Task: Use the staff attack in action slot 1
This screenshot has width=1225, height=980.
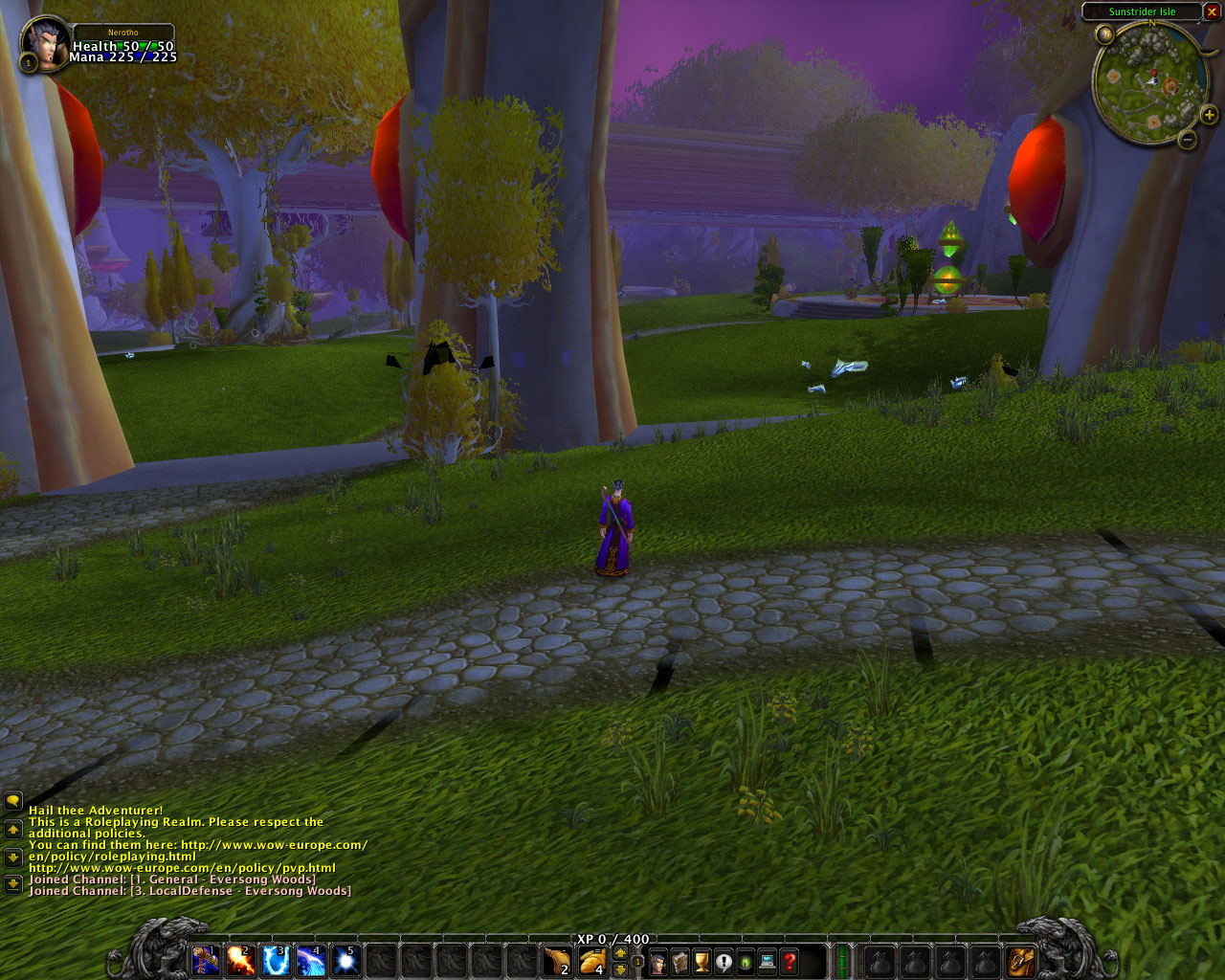Action: click(205, 959)
